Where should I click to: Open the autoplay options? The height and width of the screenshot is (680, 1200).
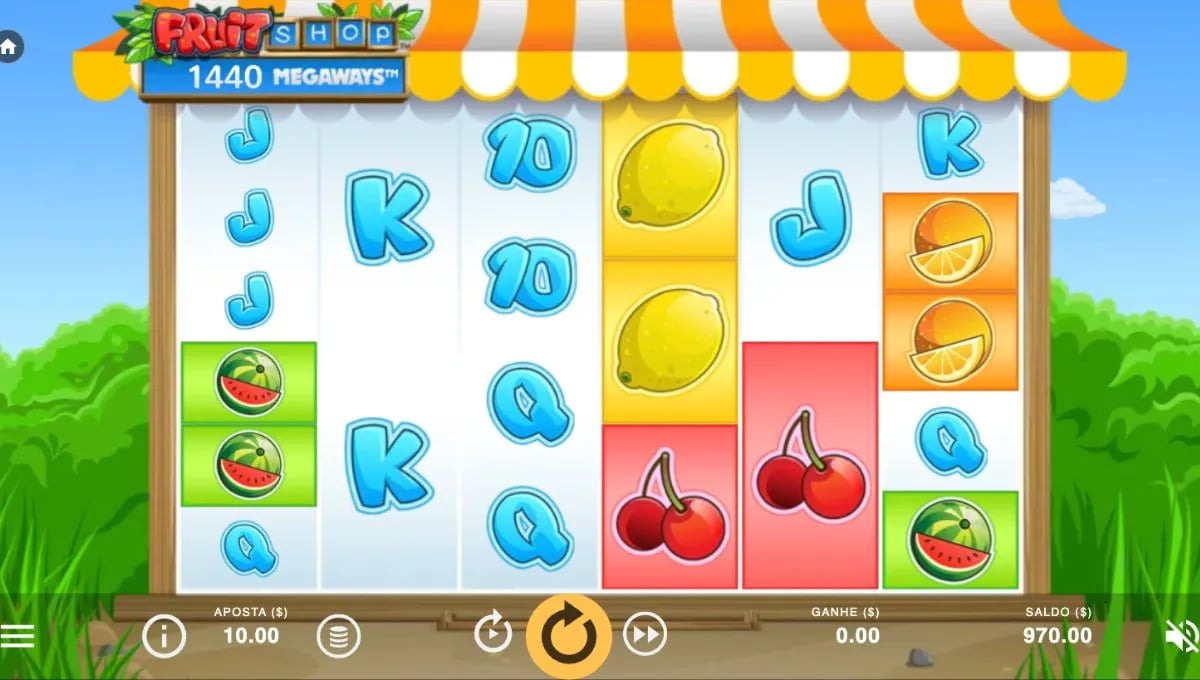tap(493, 634)
